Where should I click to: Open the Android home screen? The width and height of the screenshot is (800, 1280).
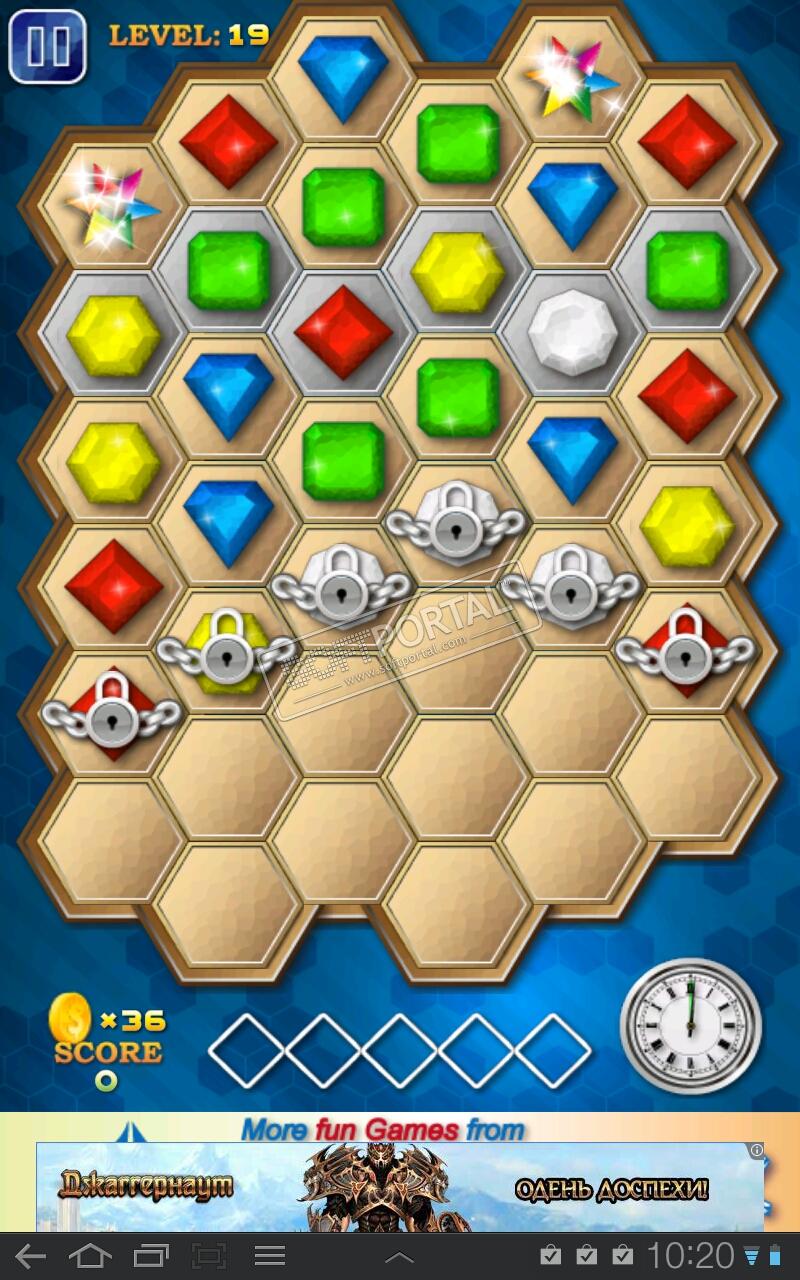coord(90,1256)
